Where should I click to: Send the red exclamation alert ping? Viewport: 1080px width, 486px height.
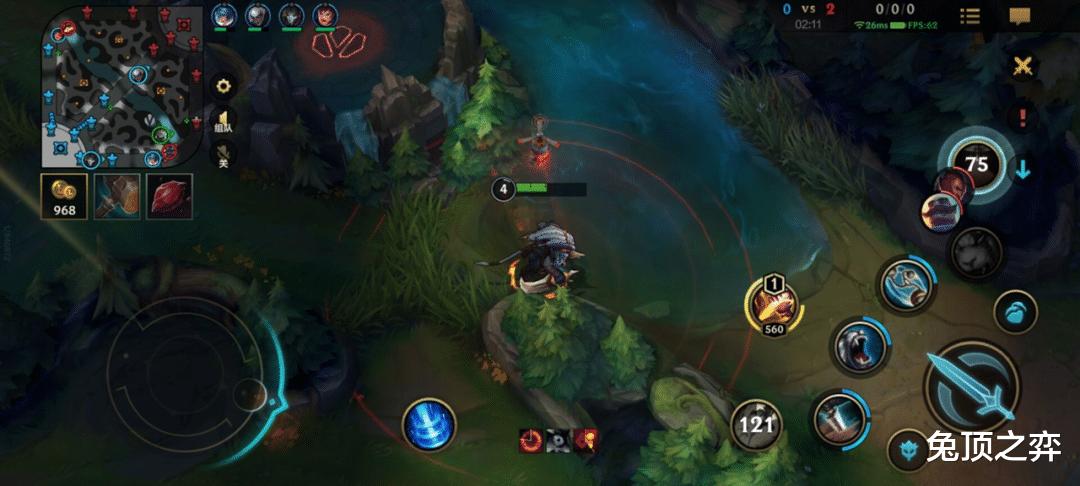(1022, 116)
